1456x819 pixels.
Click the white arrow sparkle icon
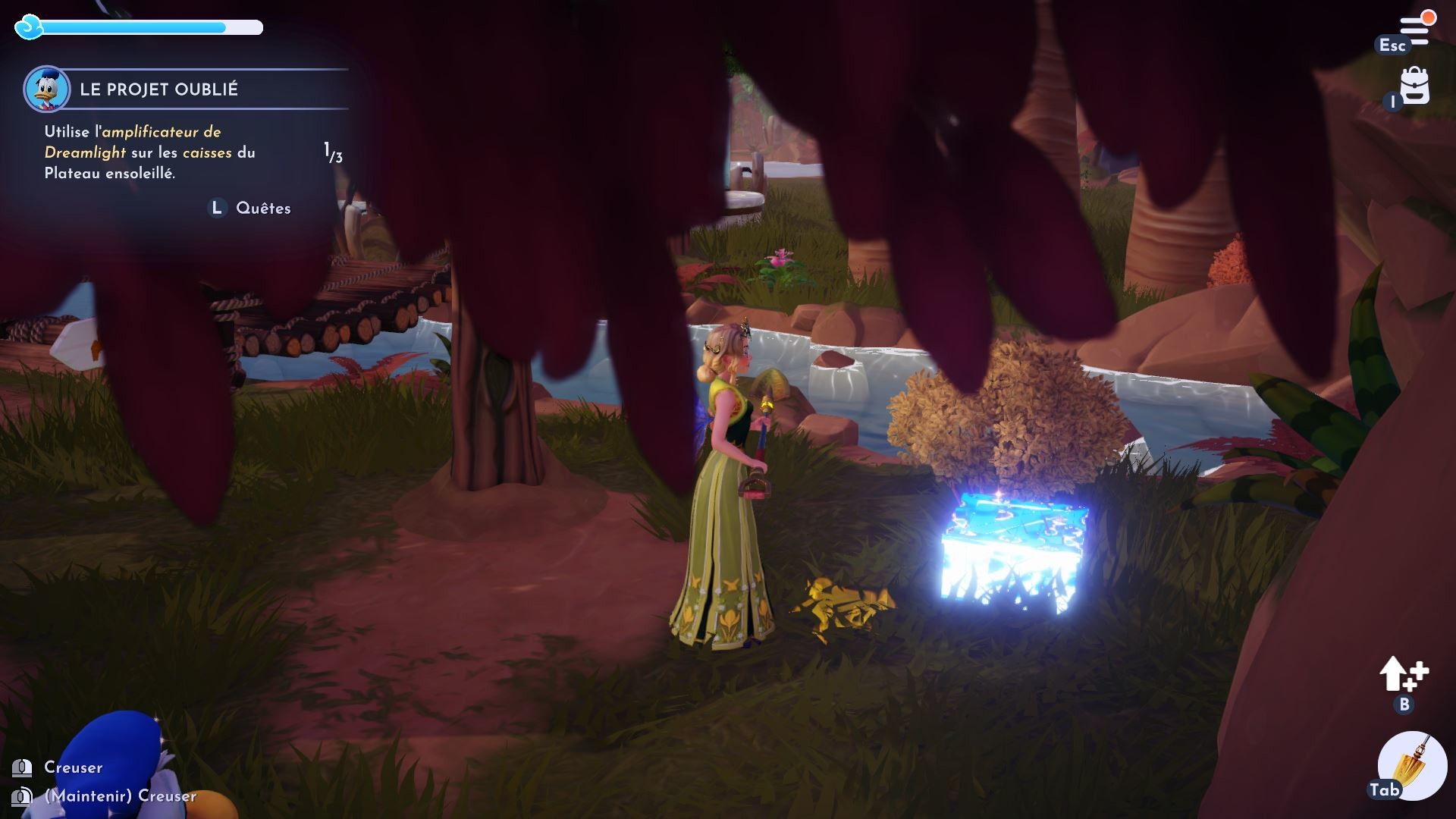[1403, 674]
